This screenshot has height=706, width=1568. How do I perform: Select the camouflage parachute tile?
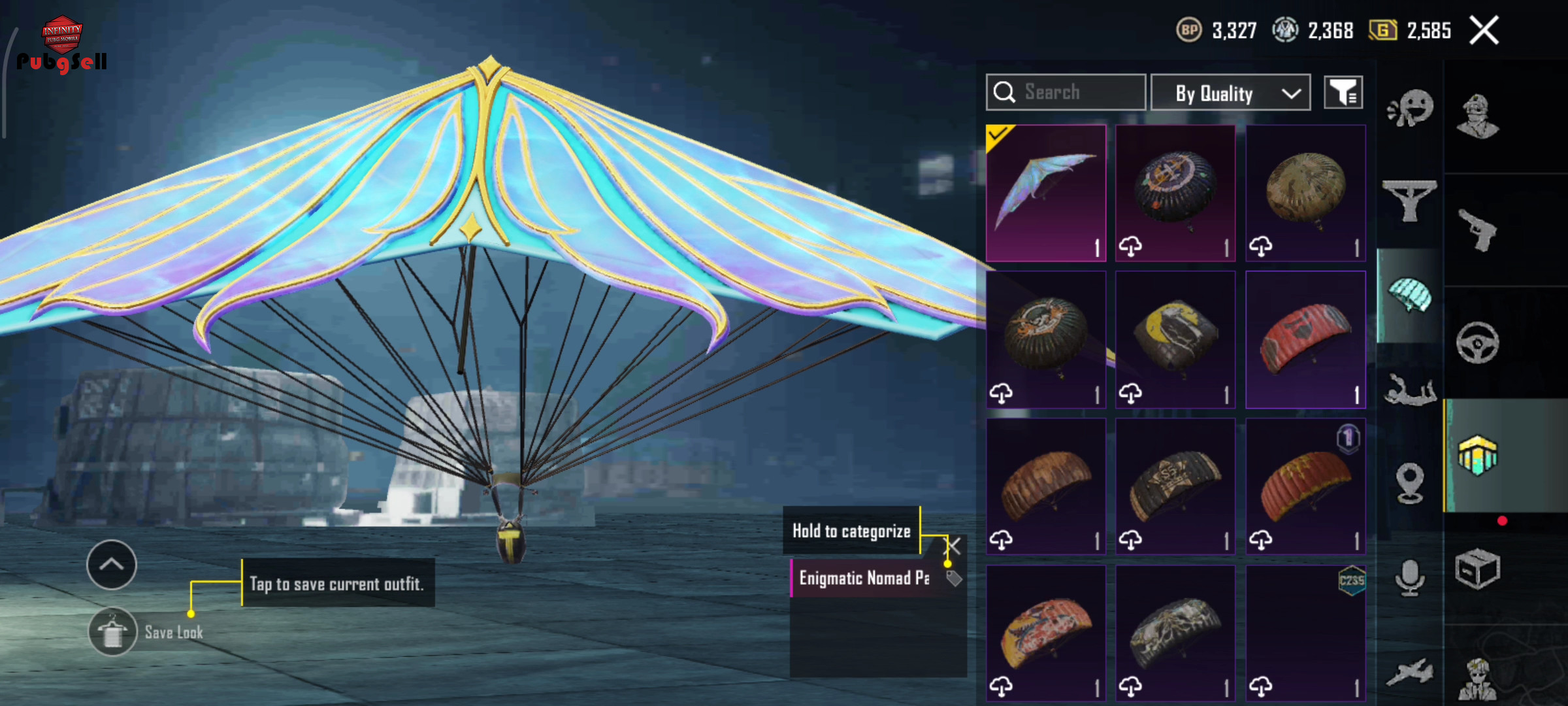tap(1305, 193)
